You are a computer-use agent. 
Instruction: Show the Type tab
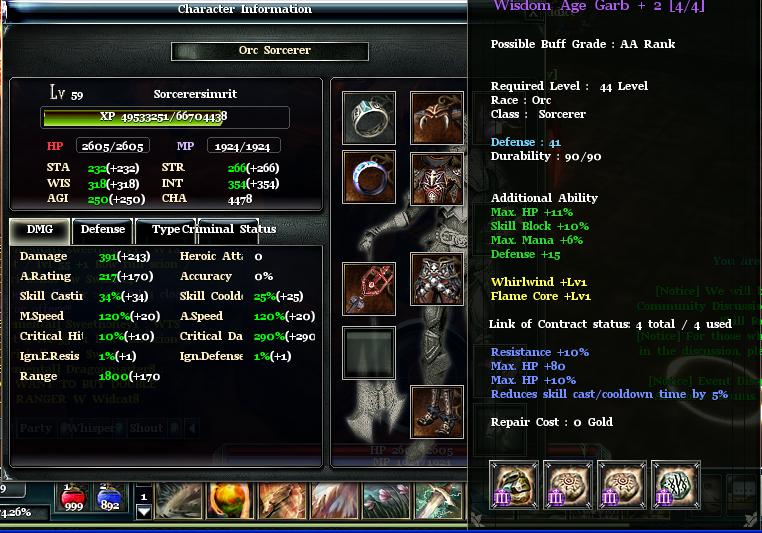165,230
